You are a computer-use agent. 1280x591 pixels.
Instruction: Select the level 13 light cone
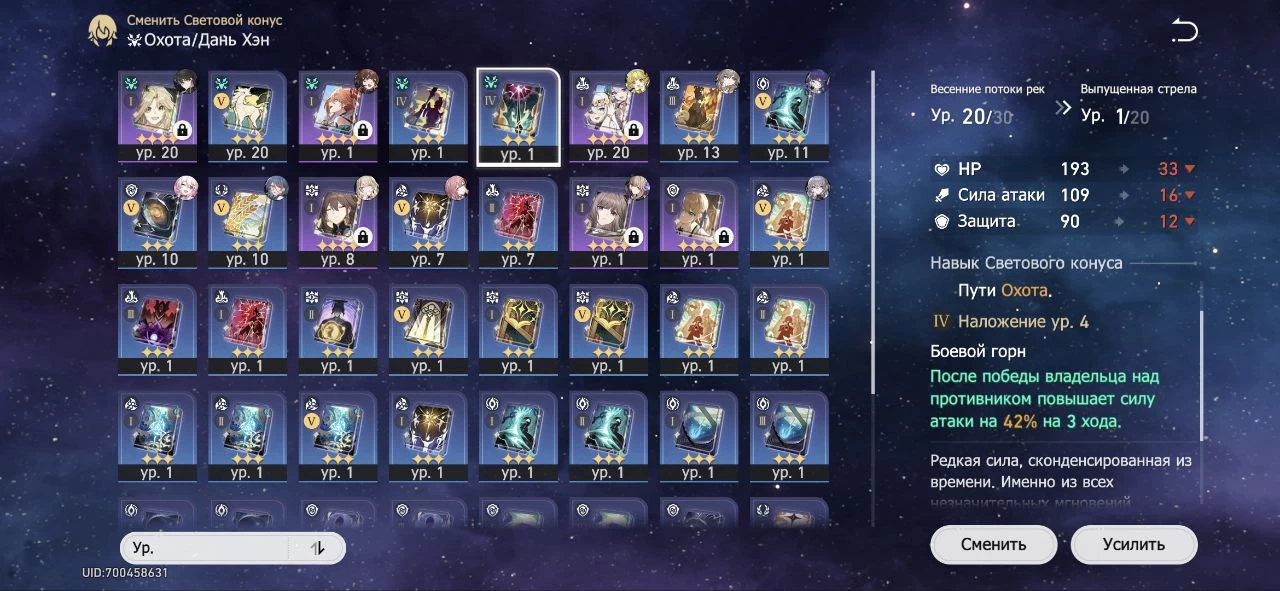[698, 115]
